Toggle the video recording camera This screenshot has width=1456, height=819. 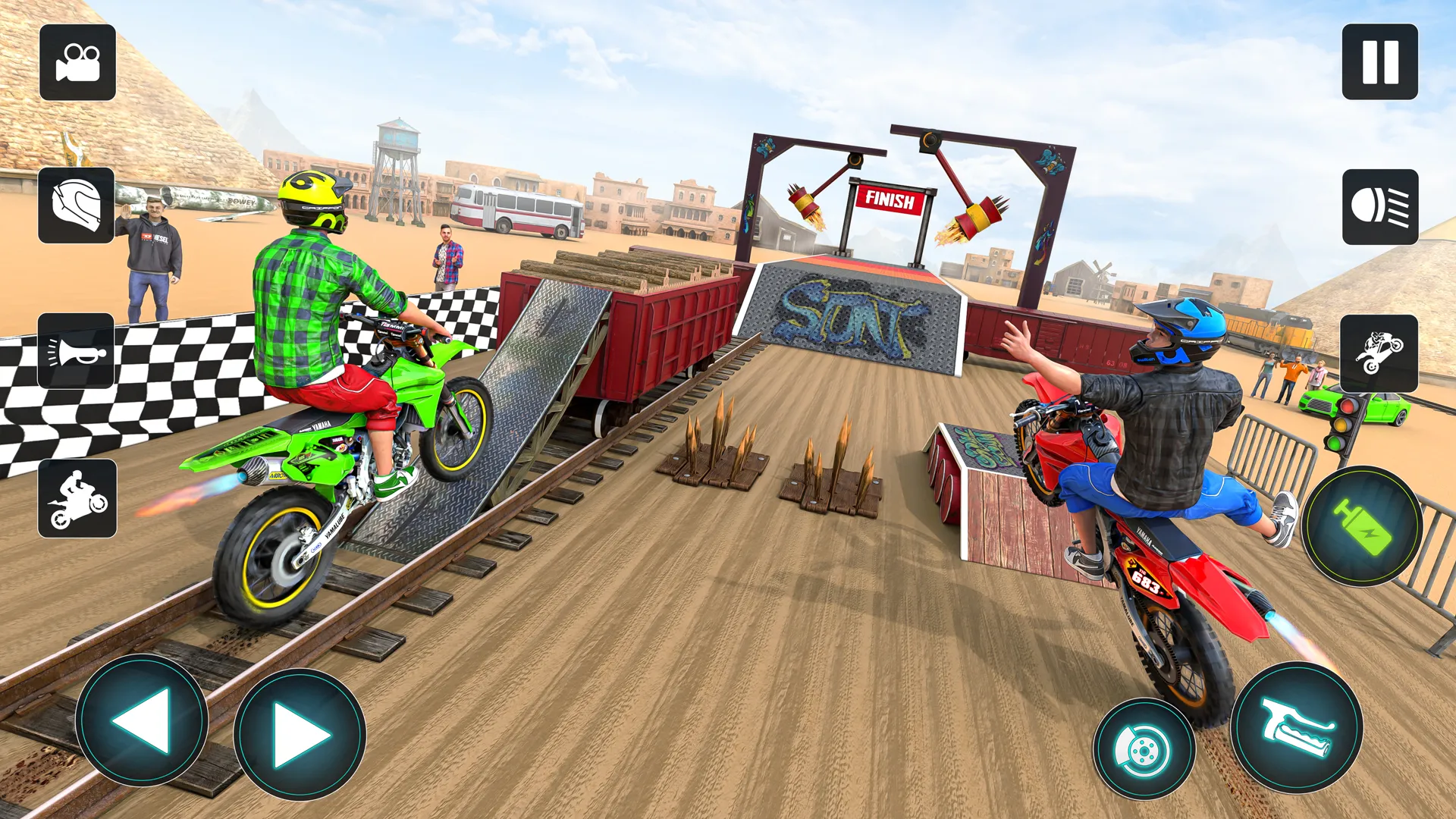pos(77,62)
